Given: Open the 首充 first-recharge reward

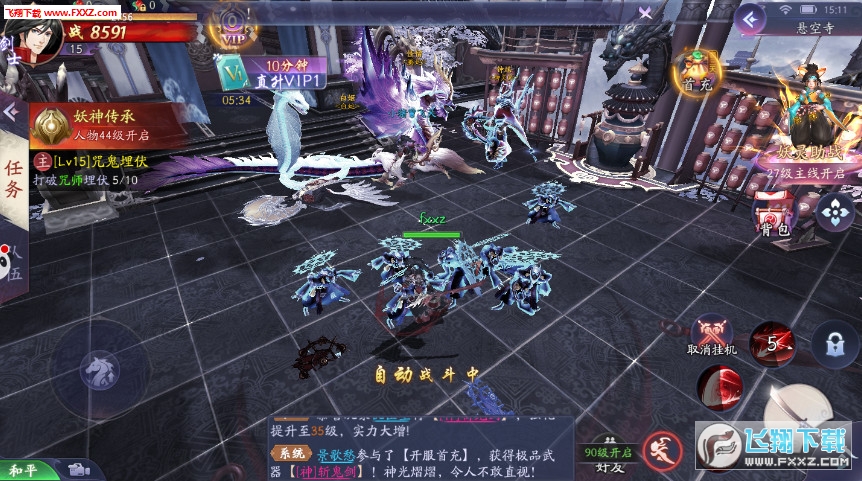Looking at the screenshot, I should [x=696, y=70].
